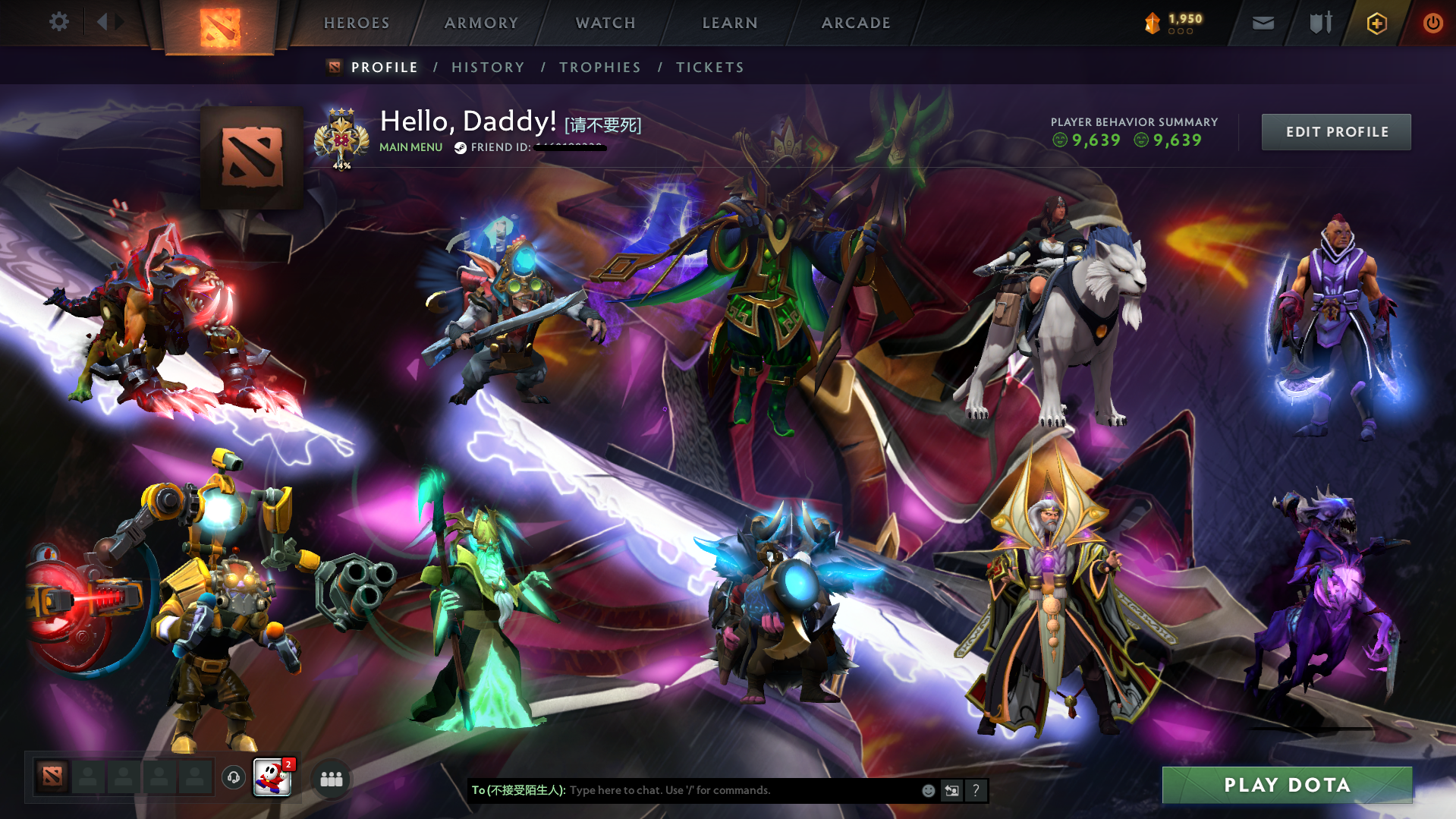Toggle voice chat headset icon
Viewport: 1456px width, 819px height.
pyautogui.click(x=234, y=778)
